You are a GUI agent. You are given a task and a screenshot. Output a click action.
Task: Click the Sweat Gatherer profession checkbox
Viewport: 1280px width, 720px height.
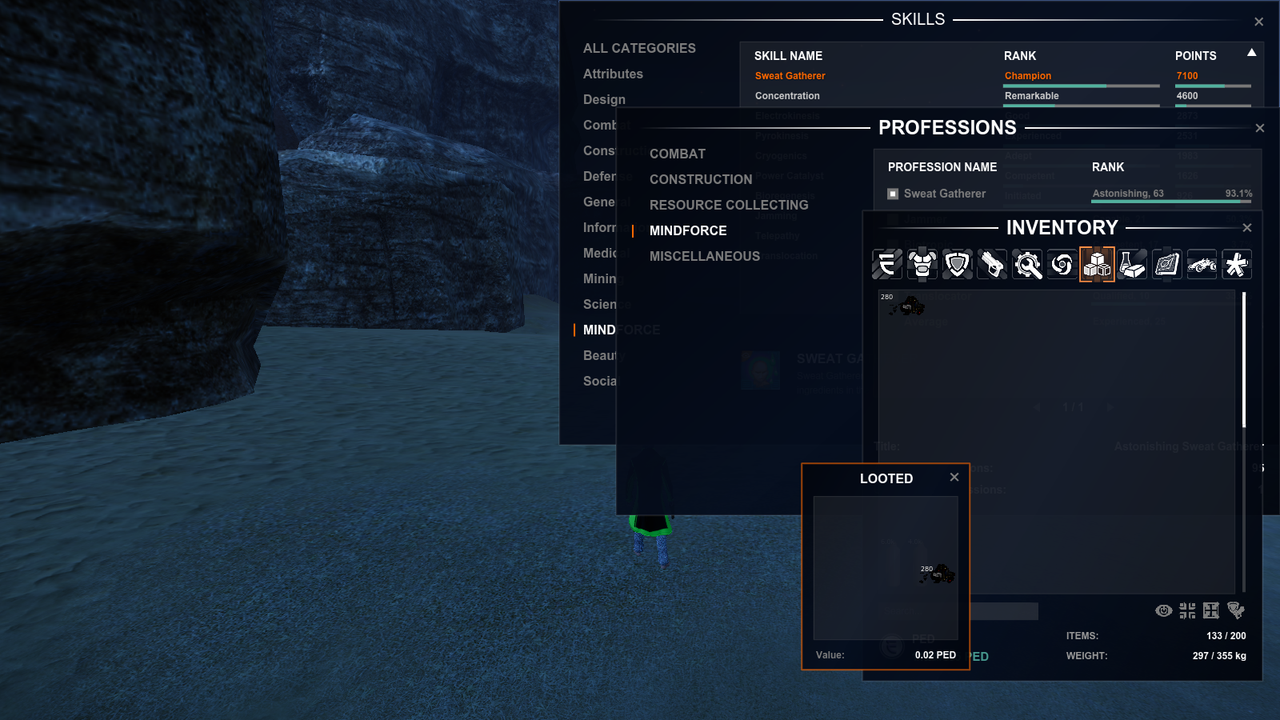[893, 194]
